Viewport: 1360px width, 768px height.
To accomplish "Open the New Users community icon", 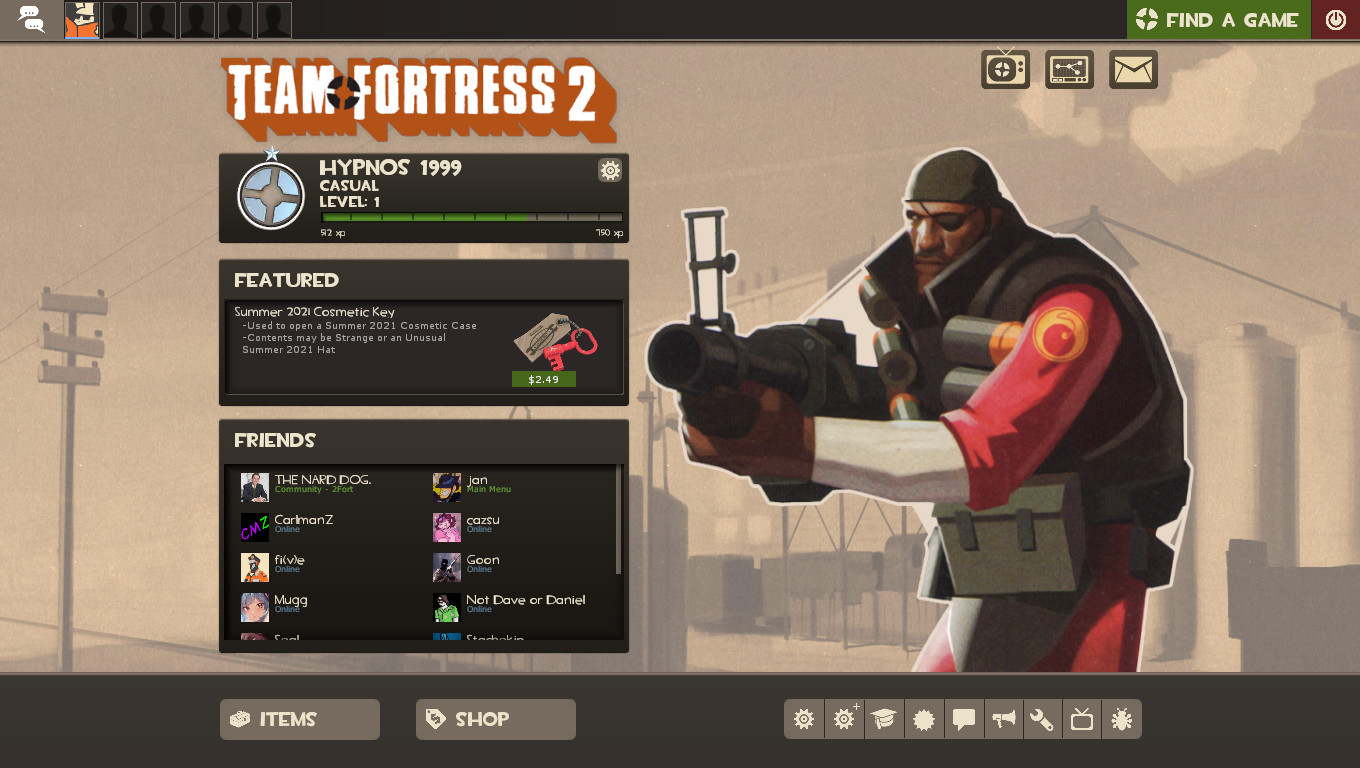I will click(x=924, y=719).
